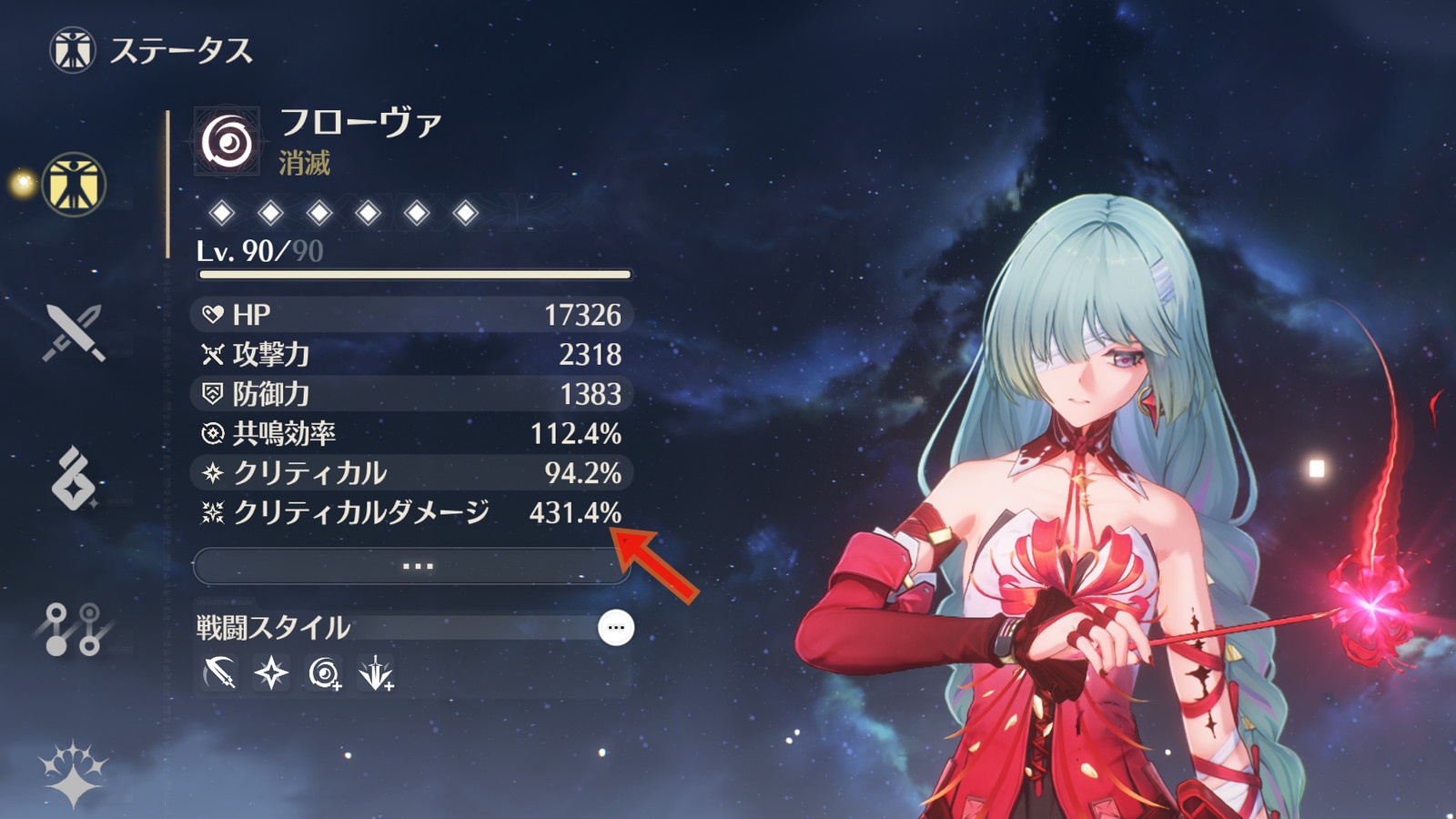Open combat style details round button
Screen dimensions: 1456x819
pos(616,628)
